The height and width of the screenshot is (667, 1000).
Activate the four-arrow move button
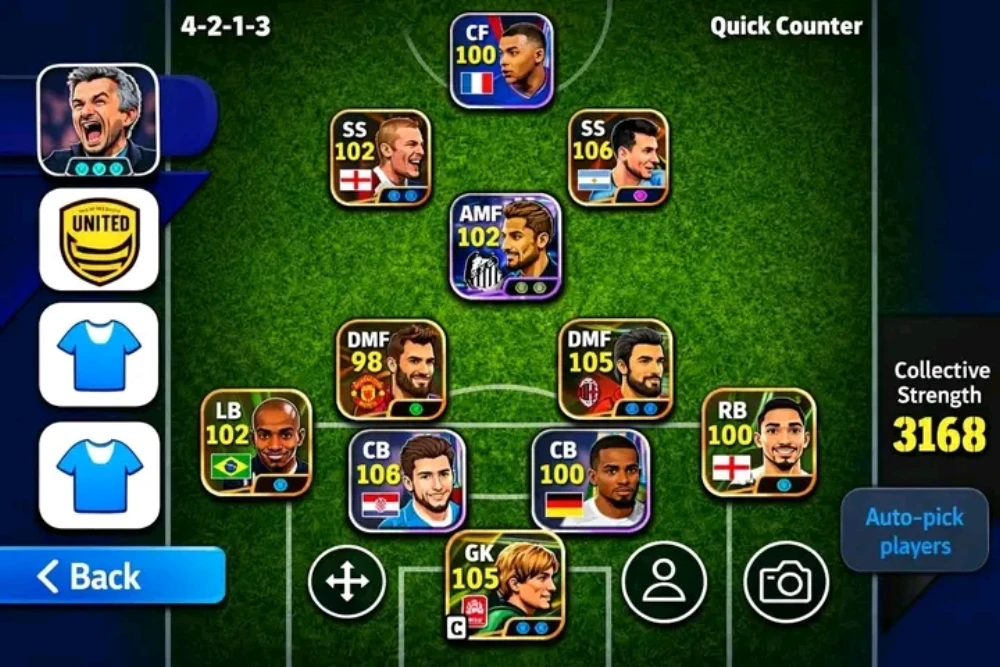(347, 582)
